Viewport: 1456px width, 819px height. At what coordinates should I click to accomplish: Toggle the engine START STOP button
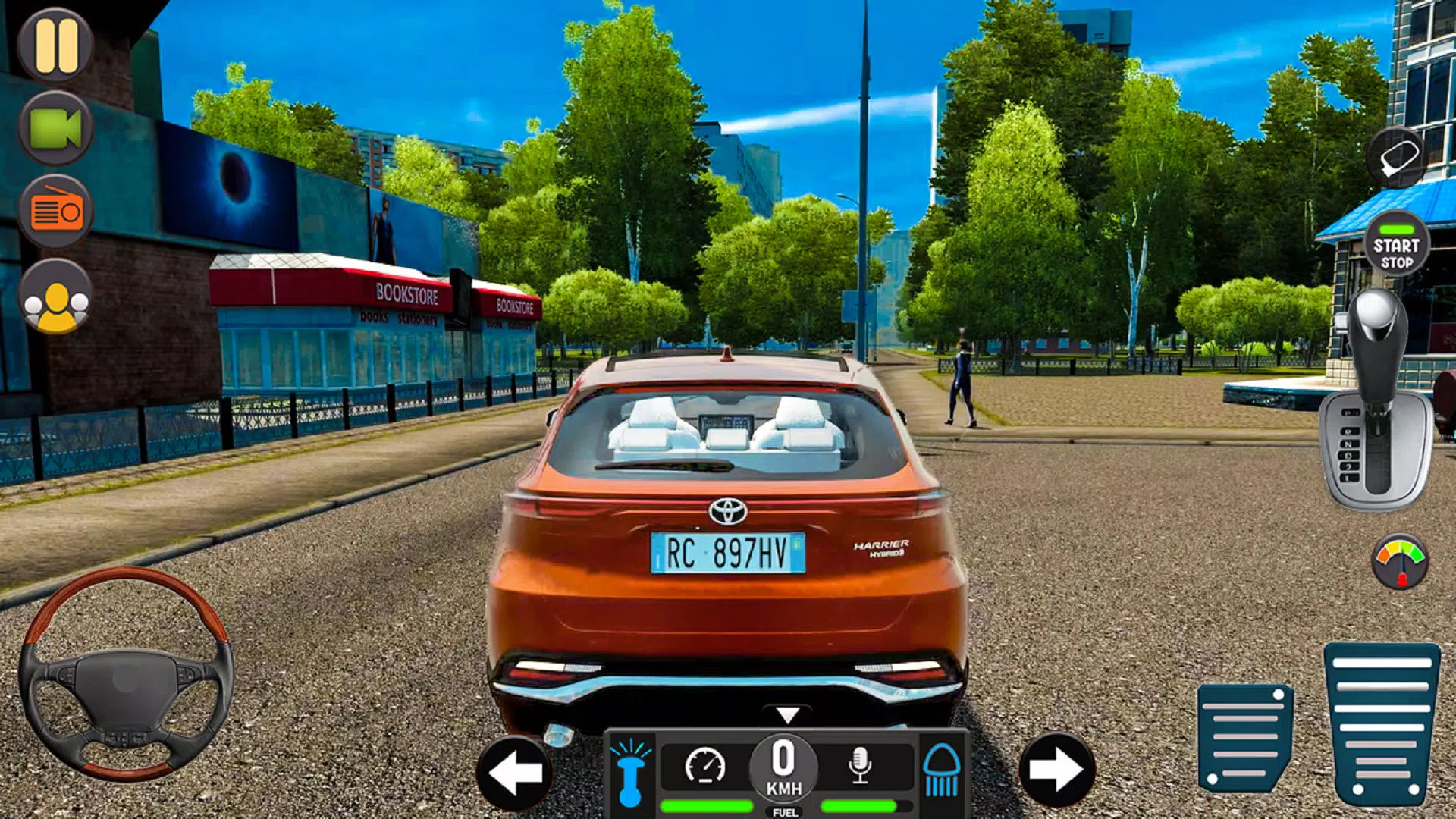(x=1396, y=246)
